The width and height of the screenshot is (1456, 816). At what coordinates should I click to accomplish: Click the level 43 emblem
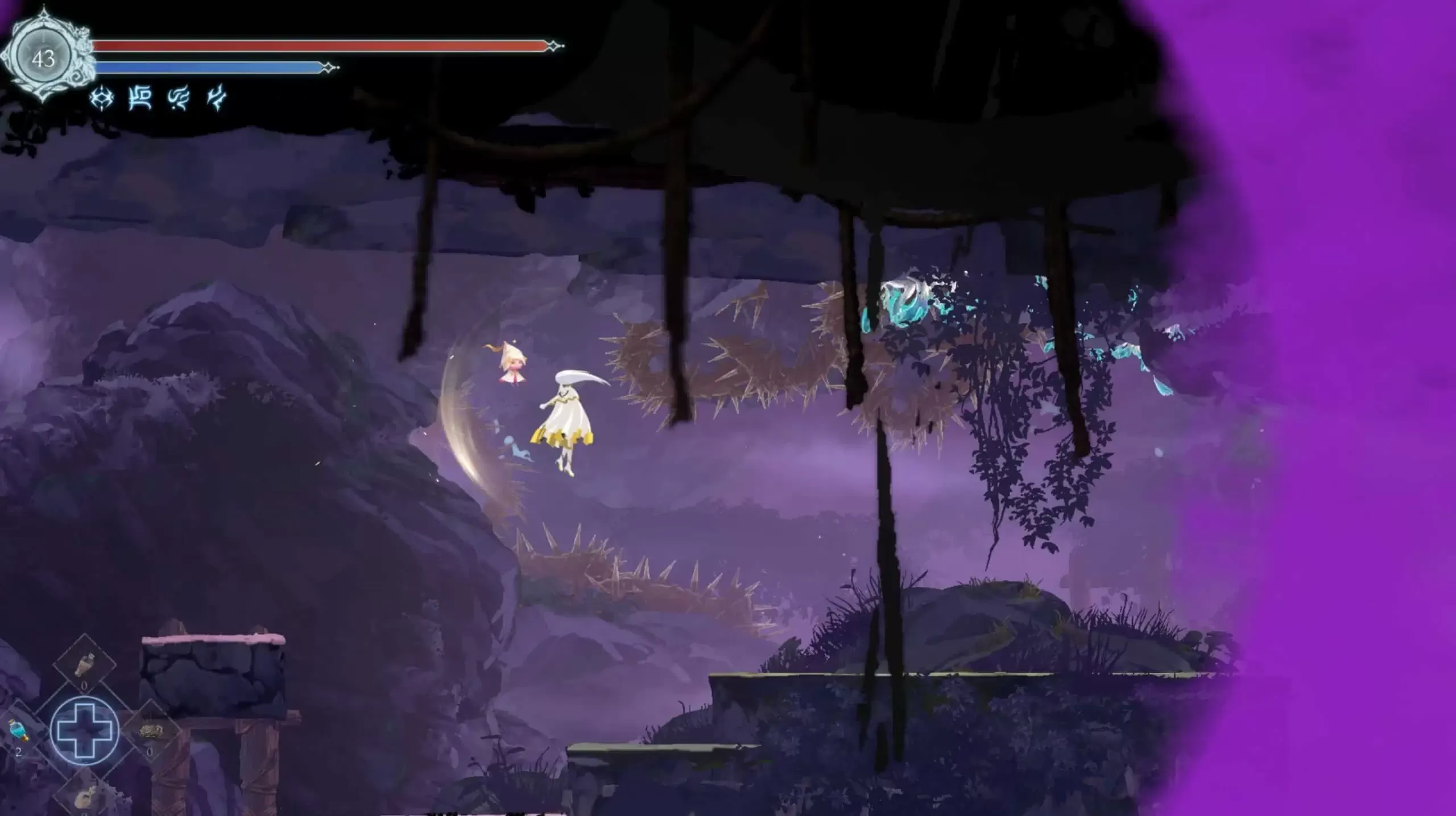[x=43, y=57]
